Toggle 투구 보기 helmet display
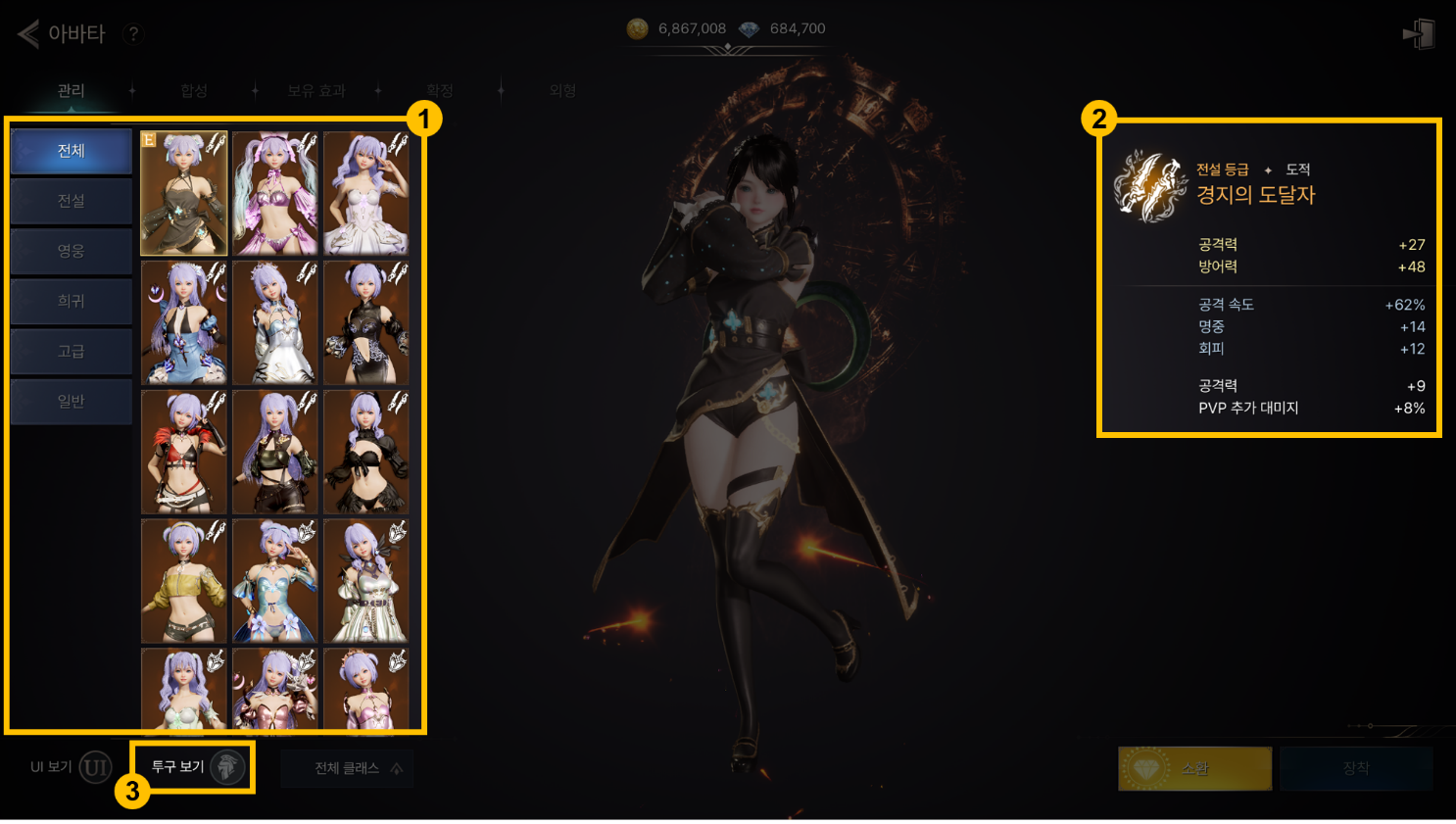1456x824 pixels. [226, 766]
